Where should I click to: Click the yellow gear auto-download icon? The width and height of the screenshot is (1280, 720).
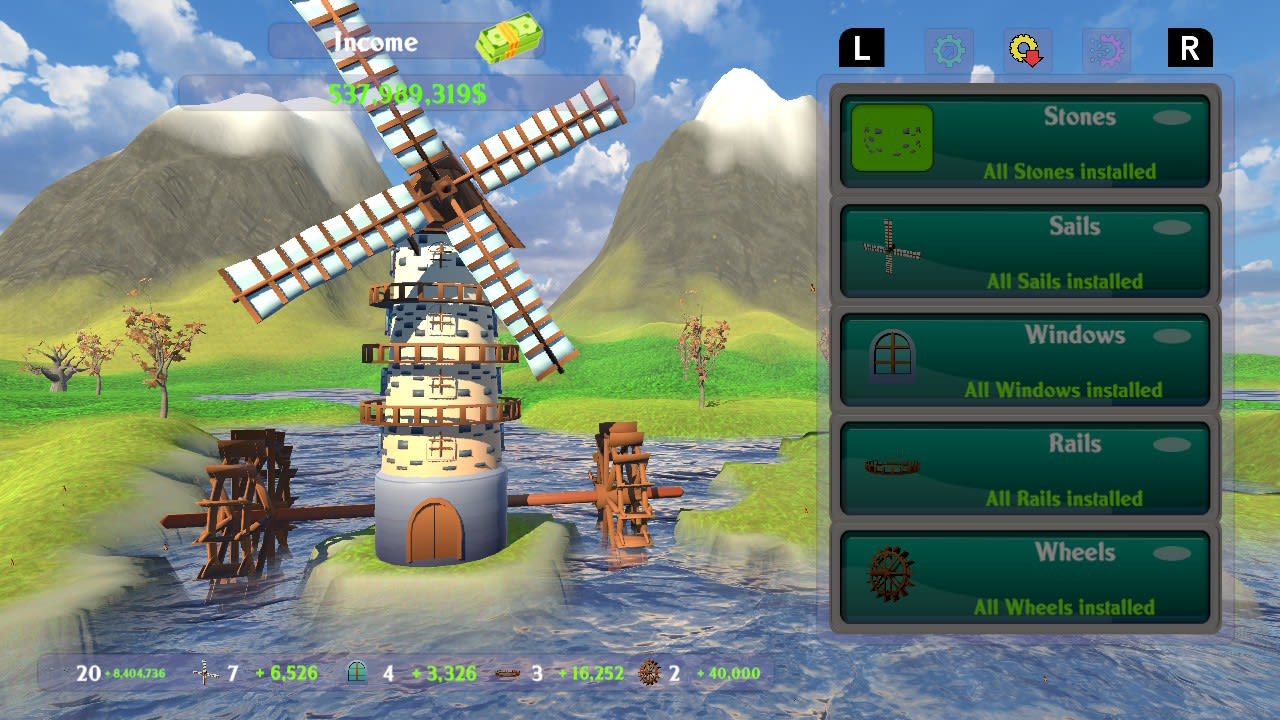[1028, 48]
